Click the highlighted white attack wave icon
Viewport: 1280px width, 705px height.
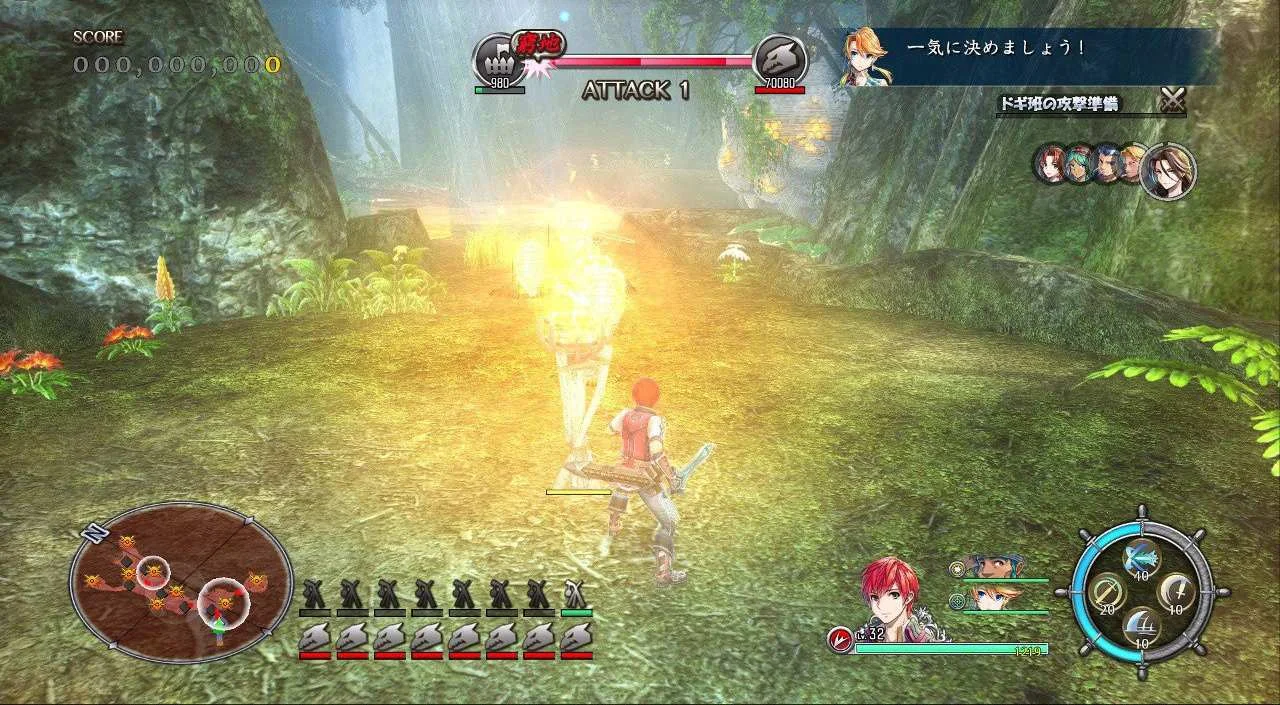tap(576, 591)
